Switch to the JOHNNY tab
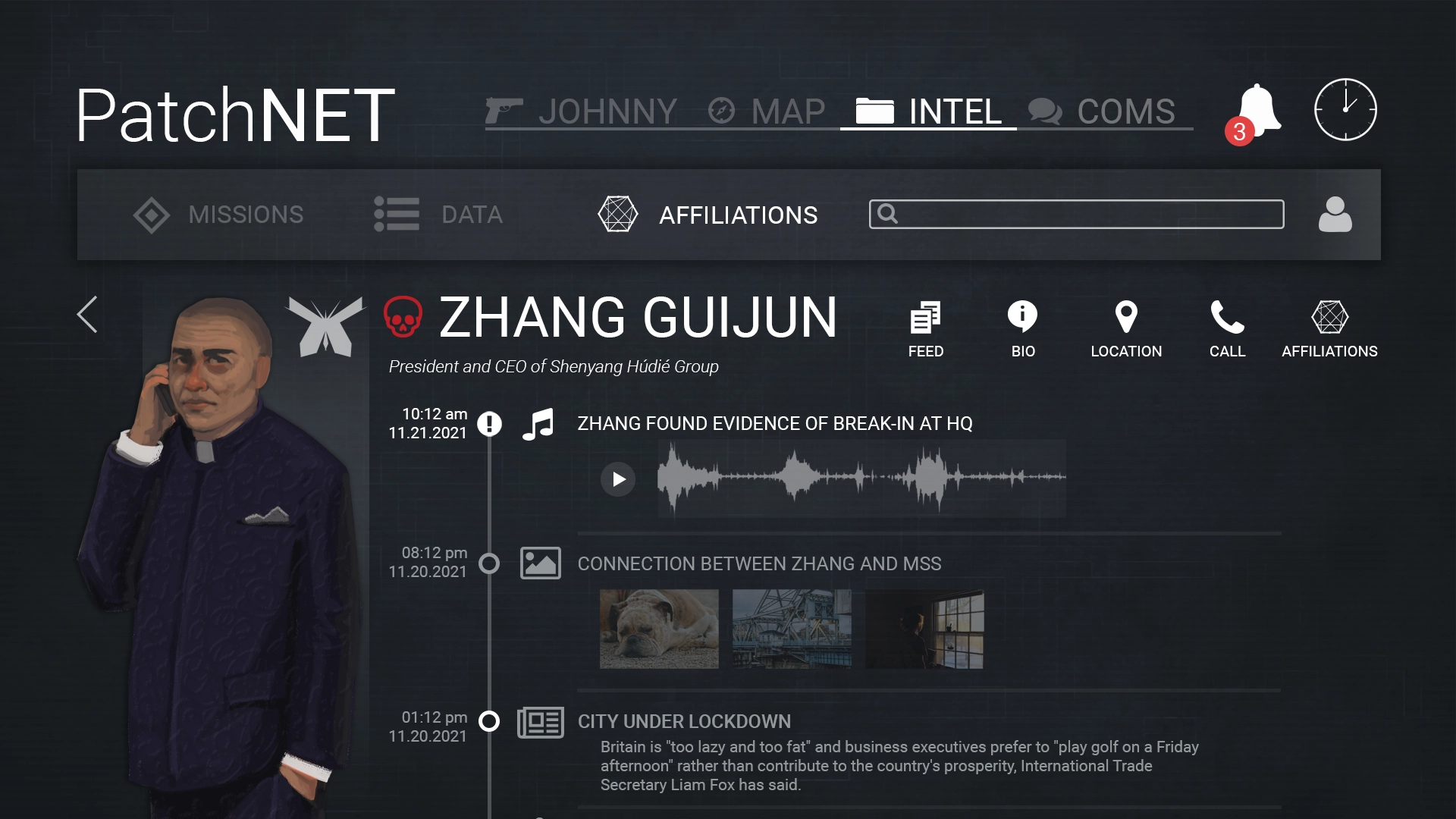This screenshot has height=819, width=1456. pos(582,111)
